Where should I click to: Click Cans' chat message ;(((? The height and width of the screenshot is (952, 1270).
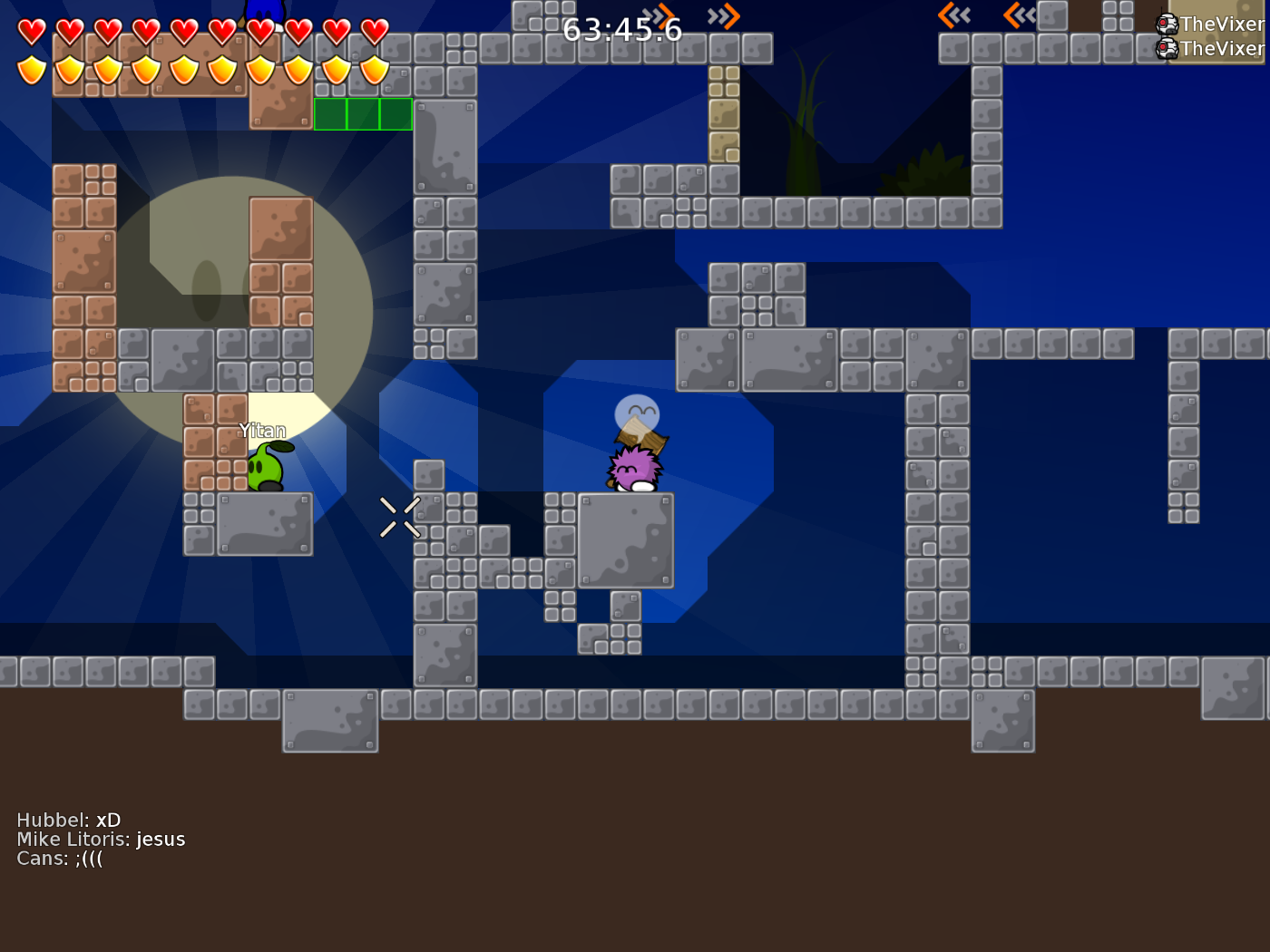pyautogui.click(x=60, y=858)
